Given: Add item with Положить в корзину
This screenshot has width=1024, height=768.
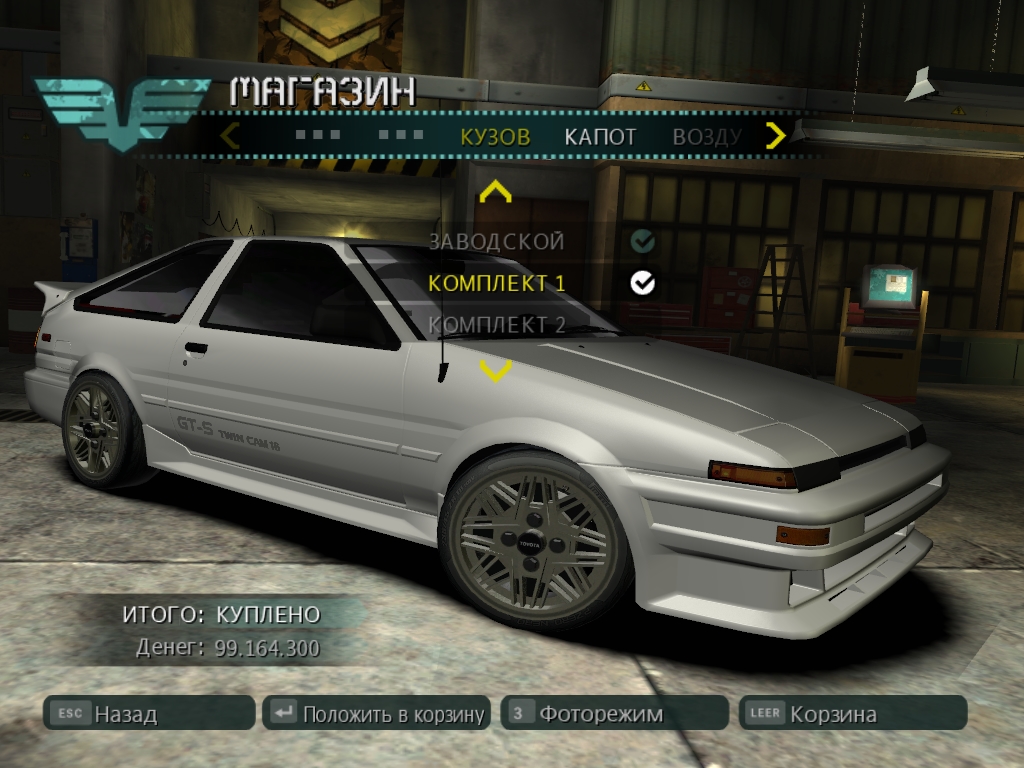Looking at the screenshot, I should point(376,714).
